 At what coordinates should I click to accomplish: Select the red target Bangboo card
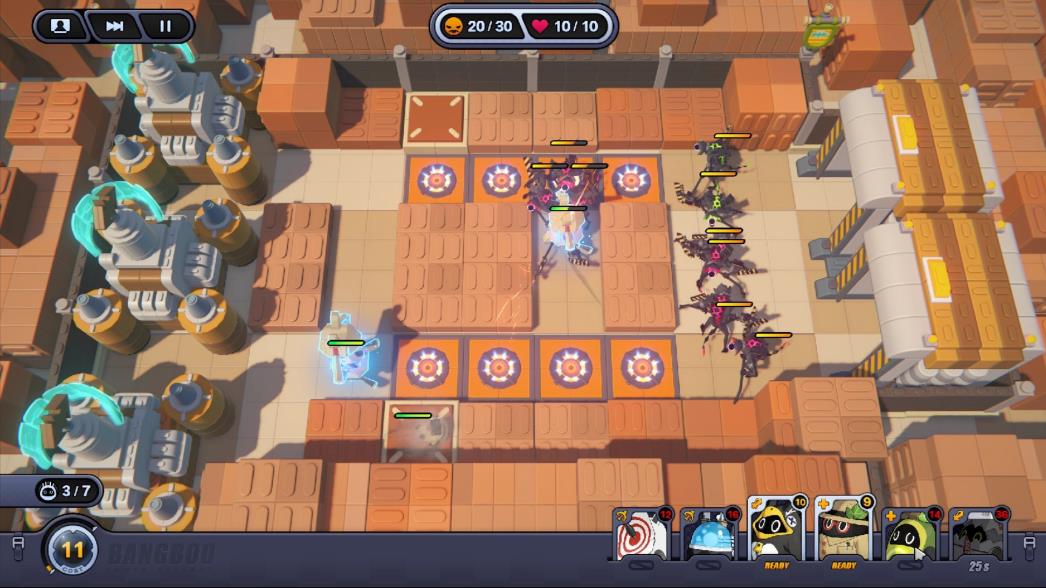(640, 535)
